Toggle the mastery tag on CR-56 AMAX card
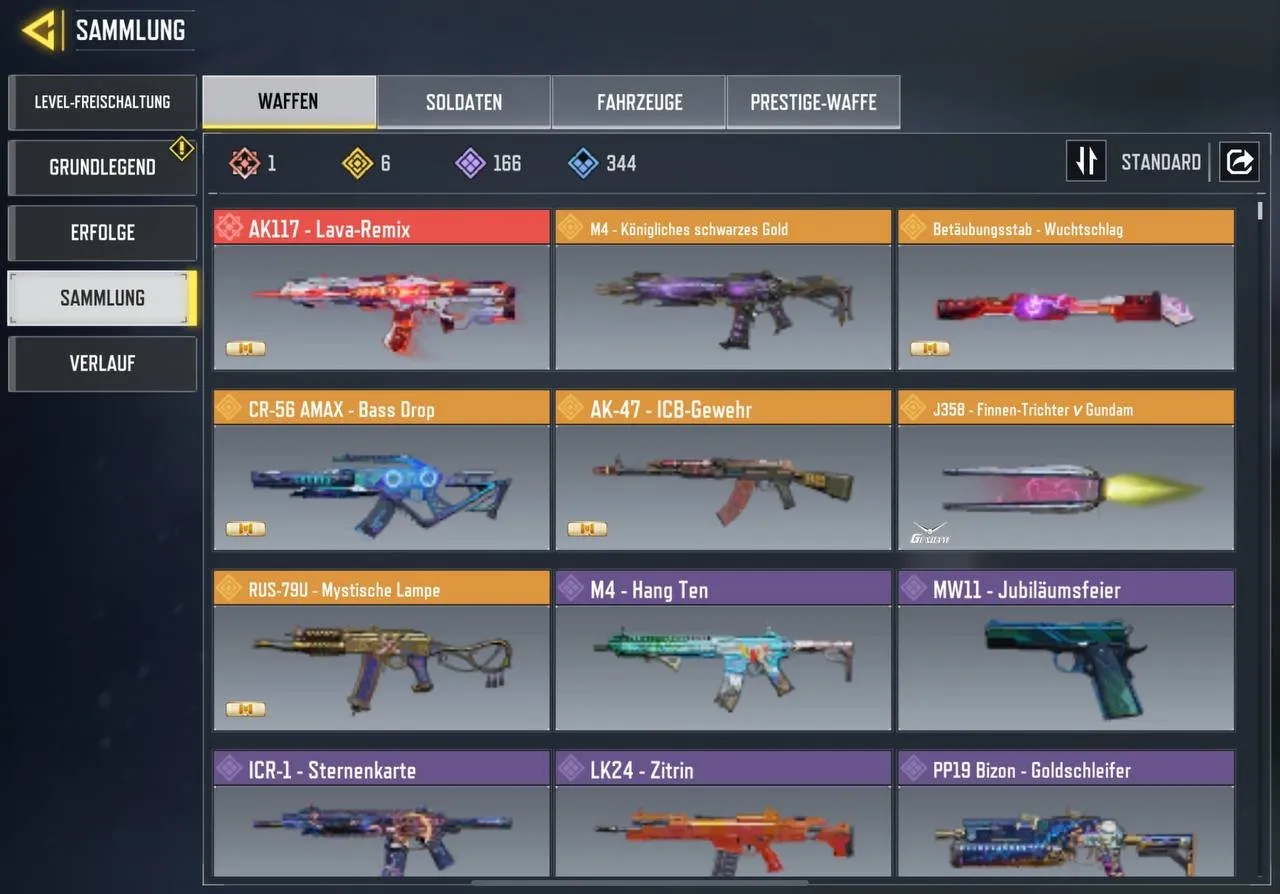The height and width of the screenshot is (894, 1280). coord(244,528)
